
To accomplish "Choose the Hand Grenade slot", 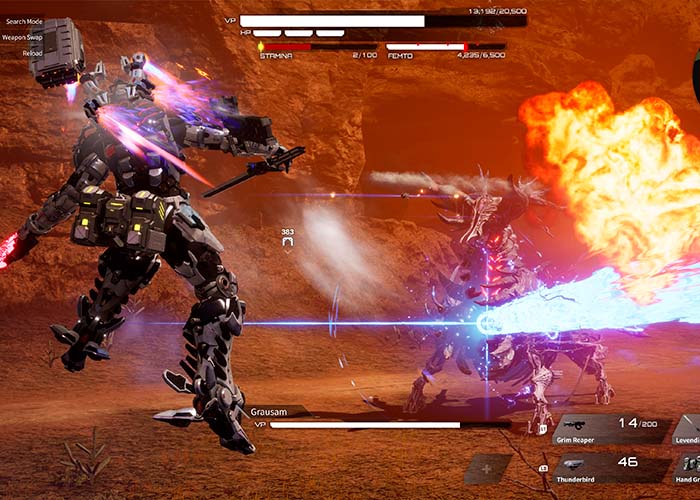I will click(x=687, y=467).
